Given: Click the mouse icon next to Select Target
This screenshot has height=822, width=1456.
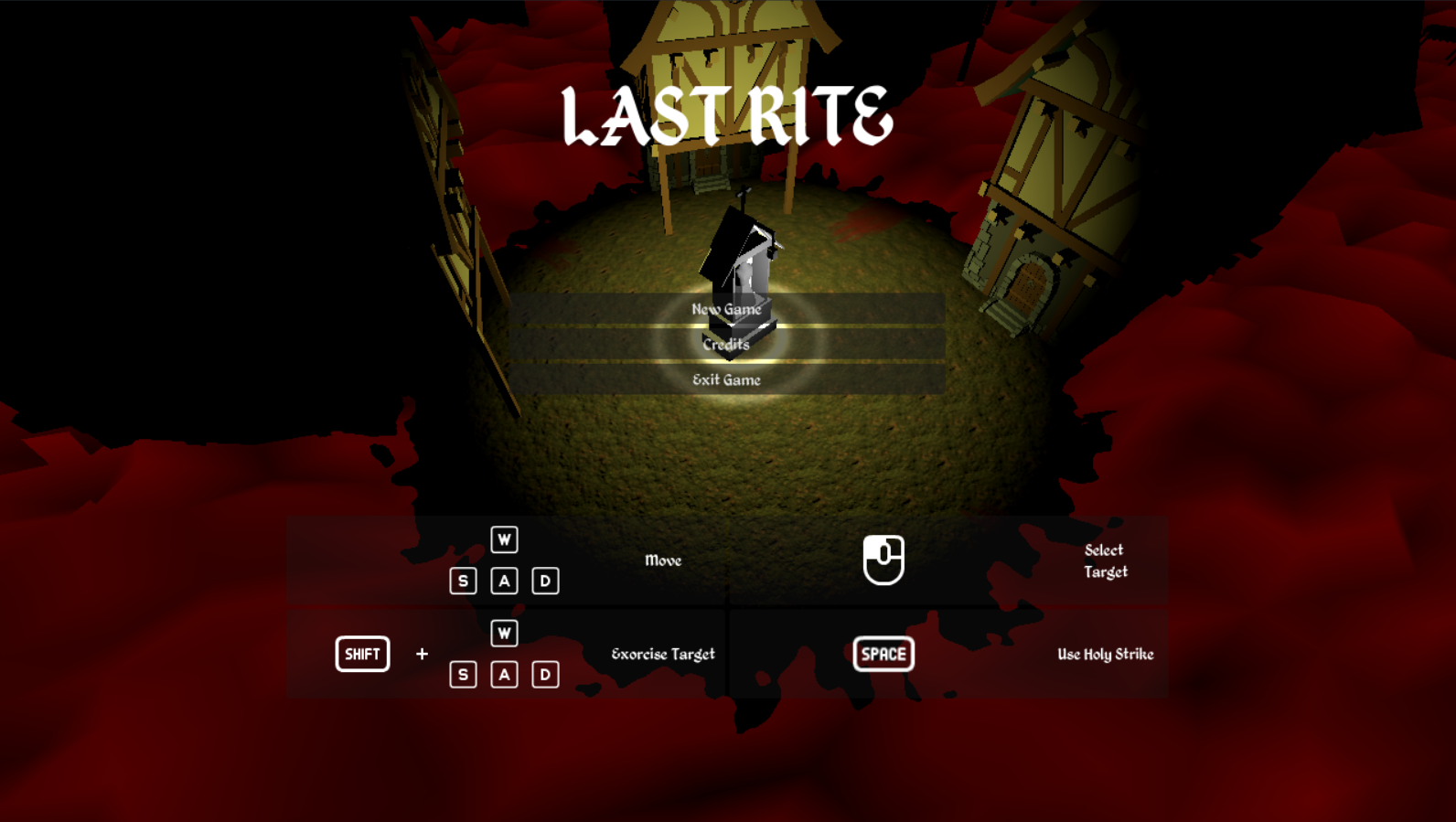Looking at the screenshot, I should click(x=883, y=560).
